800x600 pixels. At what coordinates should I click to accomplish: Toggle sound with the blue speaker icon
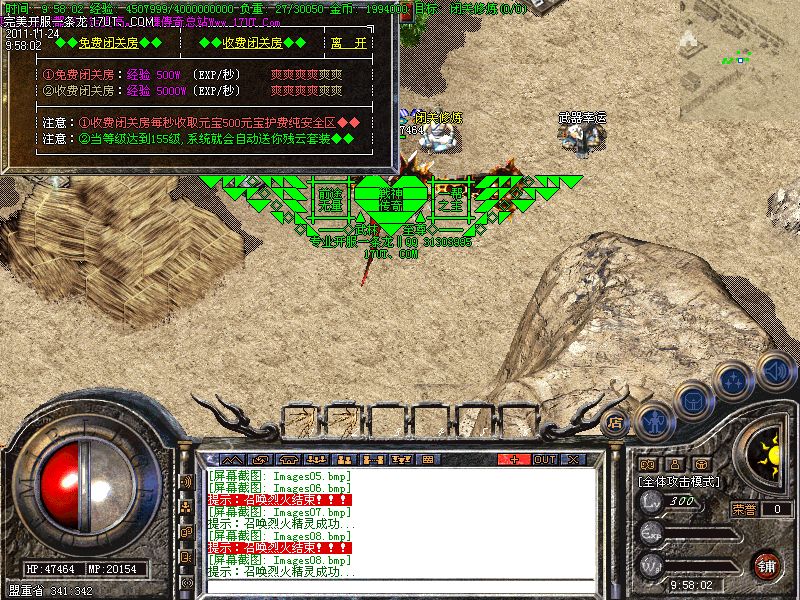(x=773, y=370)
